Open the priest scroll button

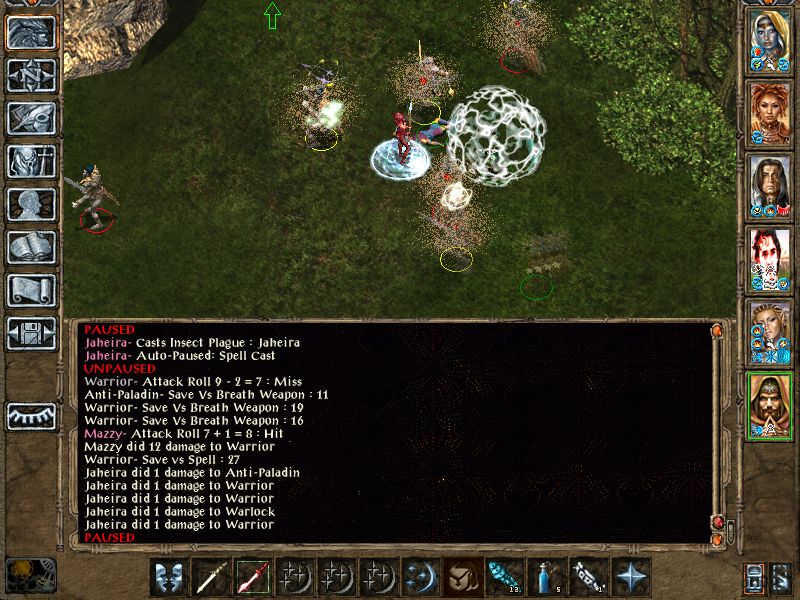31,290
